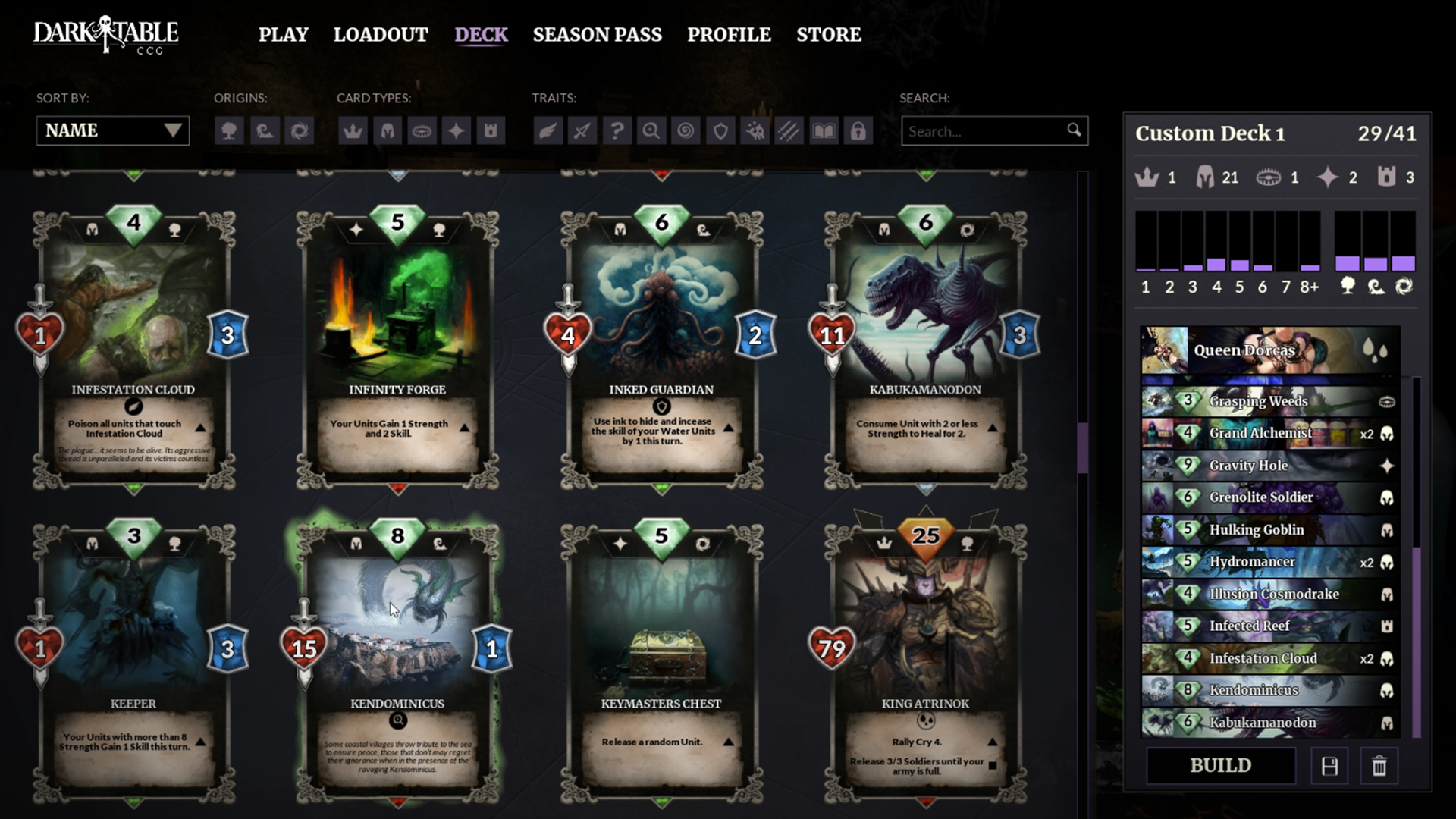The height and width of the screenshot is (819, 1456).
Task: Select the crown leader card type filter
Action: coord(354,130)
